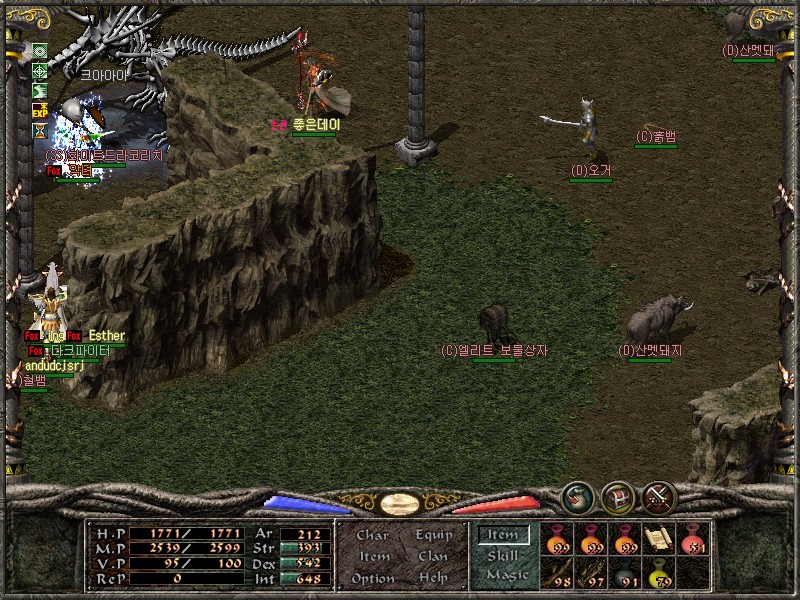The width and height of the screenshot is (800, 600).
Task: Open the Clan menu
Action: pyautogui.click(x=433, y=556)
